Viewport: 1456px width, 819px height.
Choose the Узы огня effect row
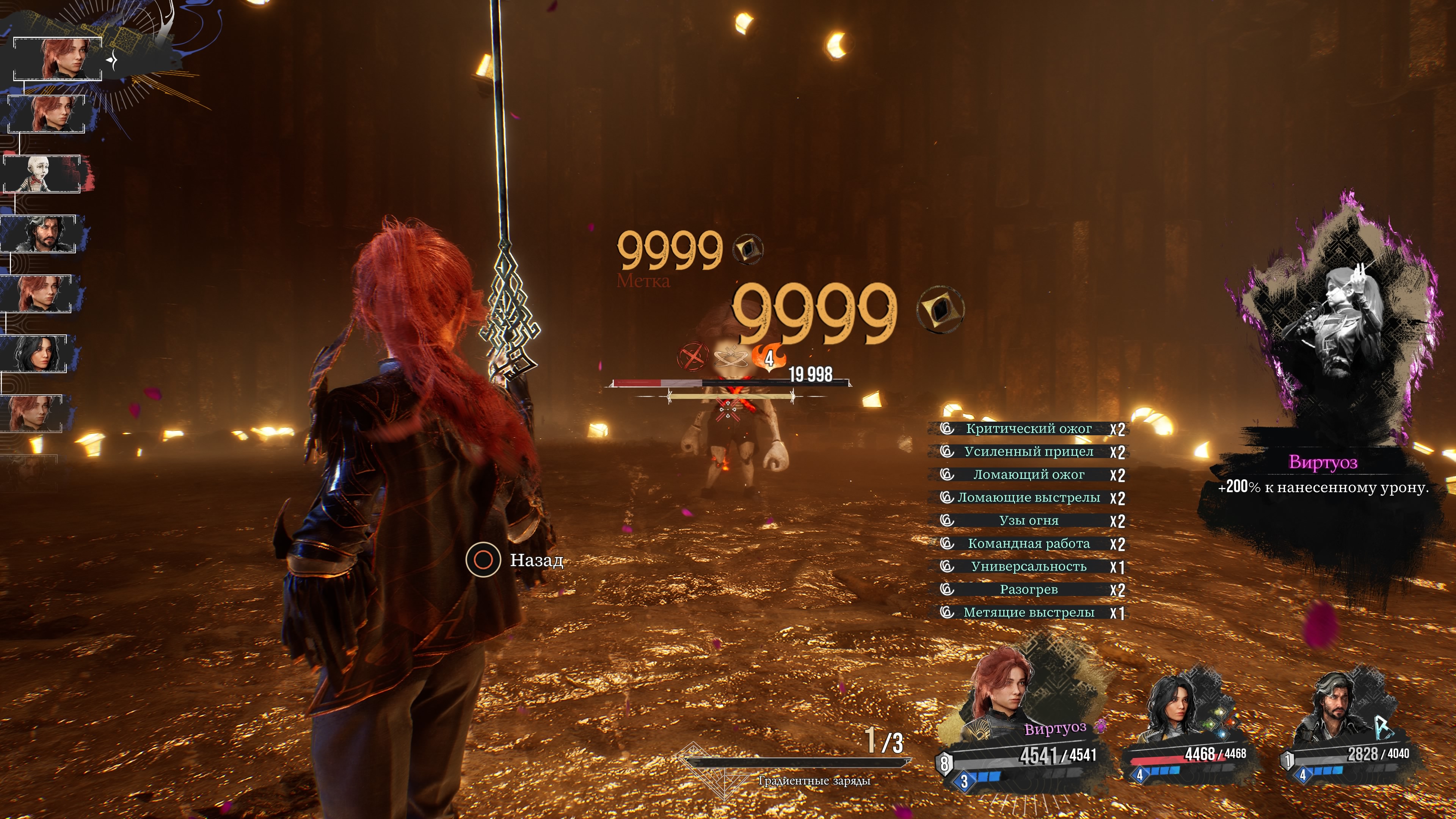[x=1028, y=521]
